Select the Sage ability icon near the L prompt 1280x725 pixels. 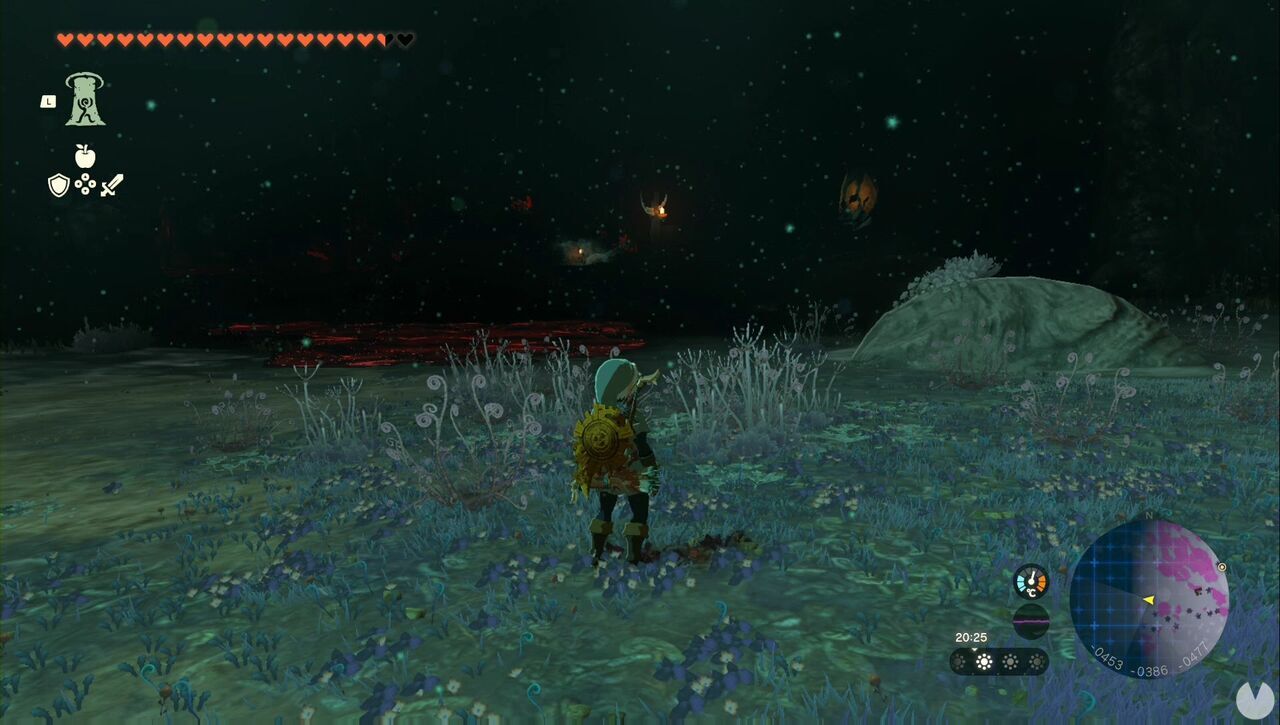[x=86, y=99]
